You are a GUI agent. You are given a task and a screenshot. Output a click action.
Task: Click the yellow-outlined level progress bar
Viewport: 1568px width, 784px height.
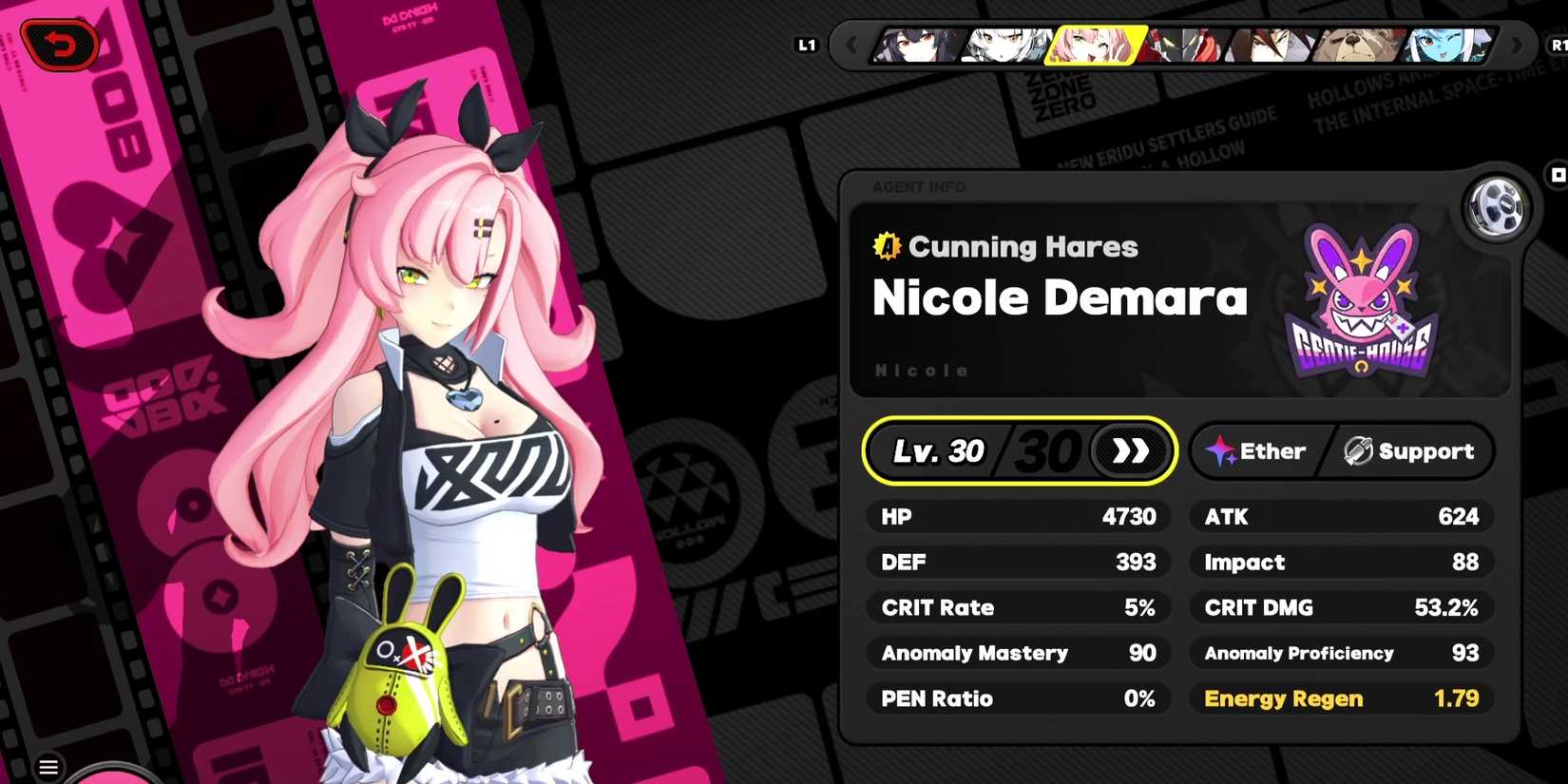(x=1019, y=451)
